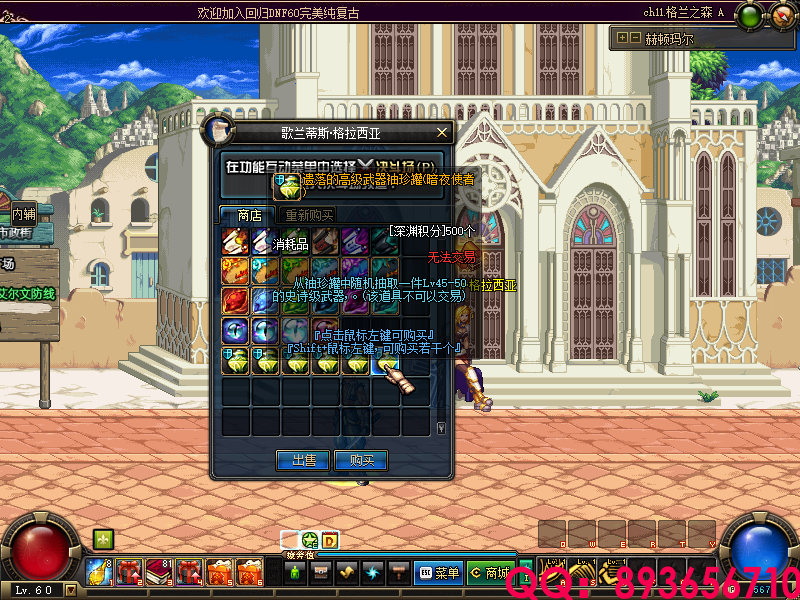This screenshot has width=800, height=600.
Task: Select the first hotbar slot with the yellow potion
Action: [99, 571]
